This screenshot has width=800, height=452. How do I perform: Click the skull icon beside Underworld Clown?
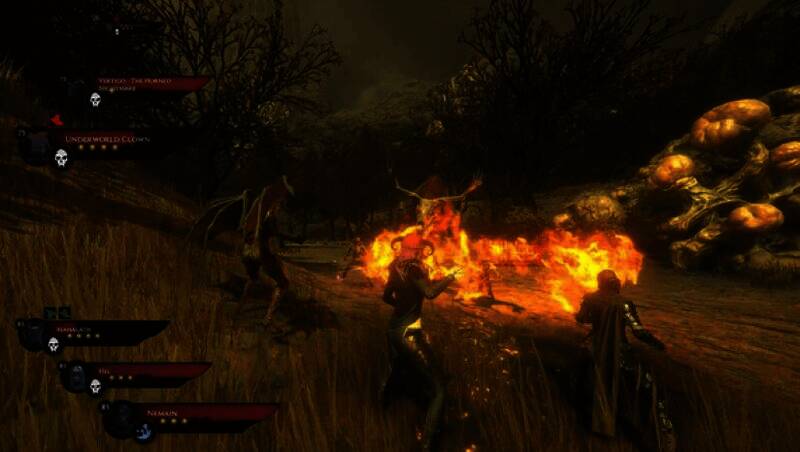point(61,157)
